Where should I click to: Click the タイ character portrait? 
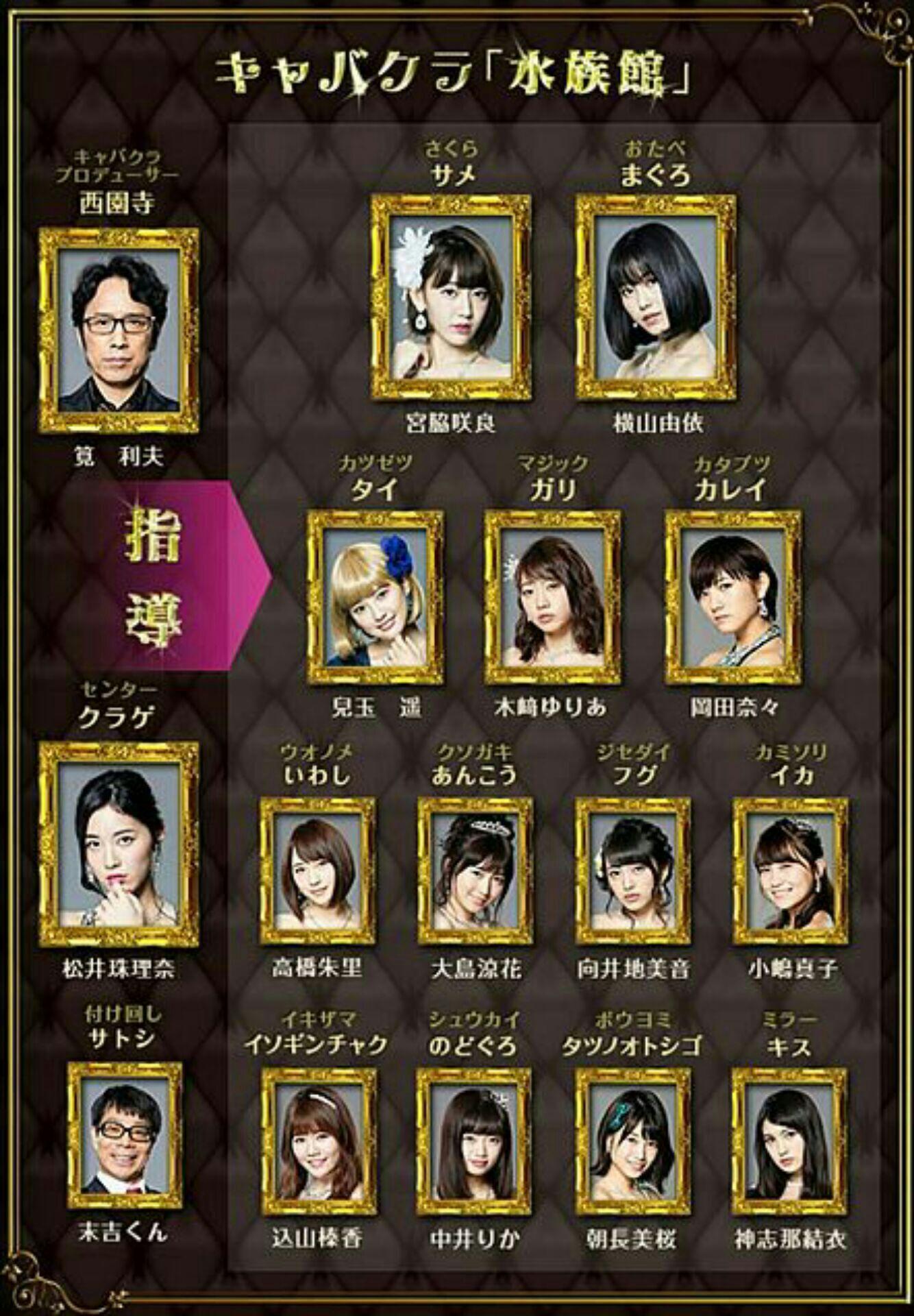pyautogui.click(x=375, y=597)
